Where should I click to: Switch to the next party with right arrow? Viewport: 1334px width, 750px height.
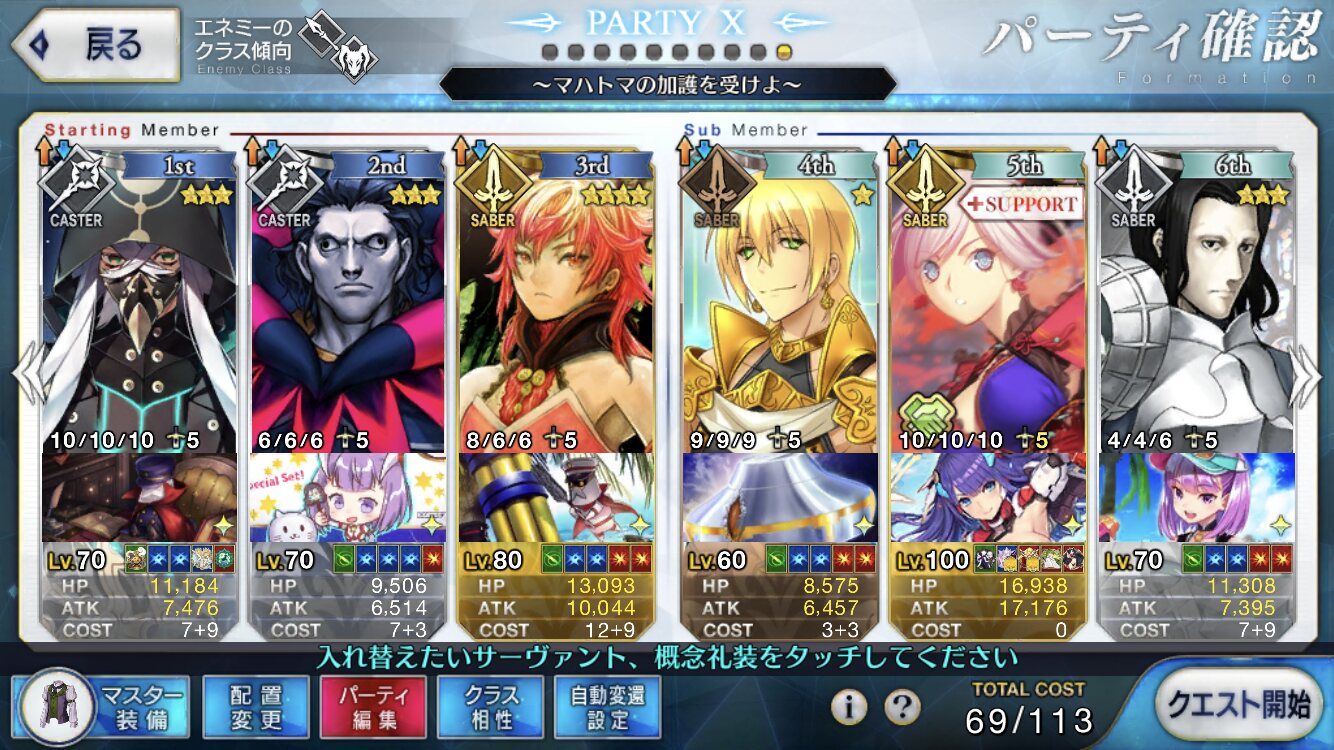coord(1306,375)
